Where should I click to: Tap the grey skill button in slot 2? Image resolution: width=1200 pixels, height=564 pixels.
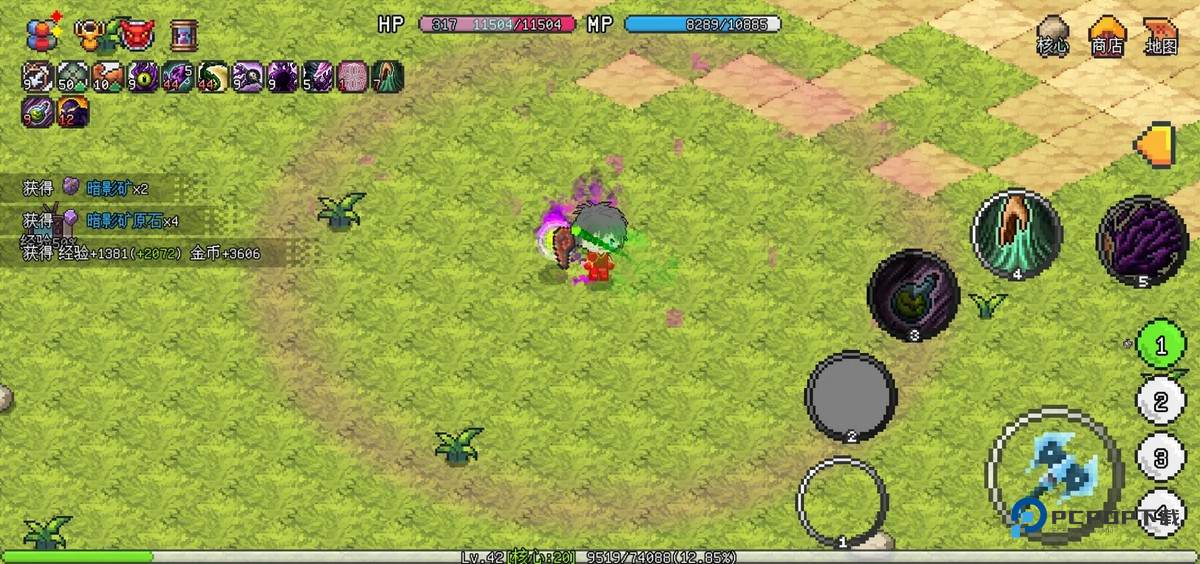[x=851, y=397]
